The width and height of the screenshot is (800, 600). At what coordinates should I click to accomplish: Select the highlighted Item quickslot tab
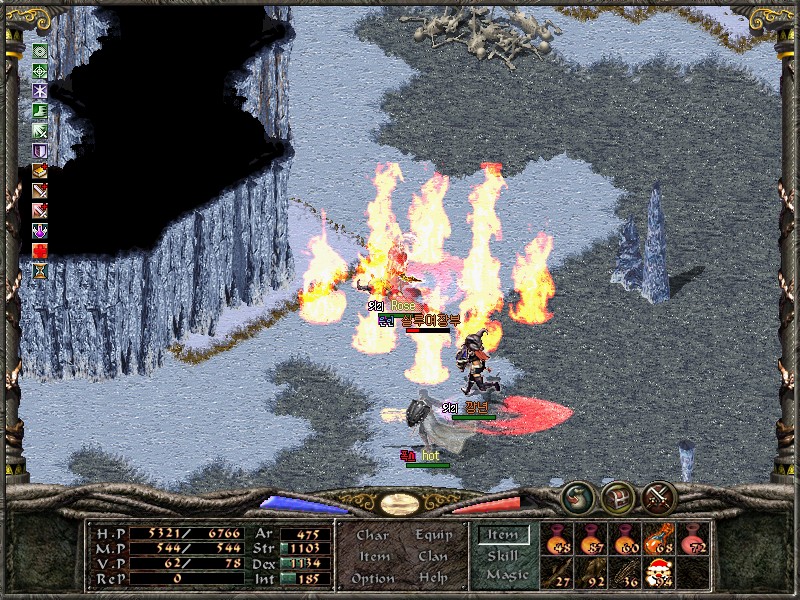pyautogui.click(x=502, y=535)
